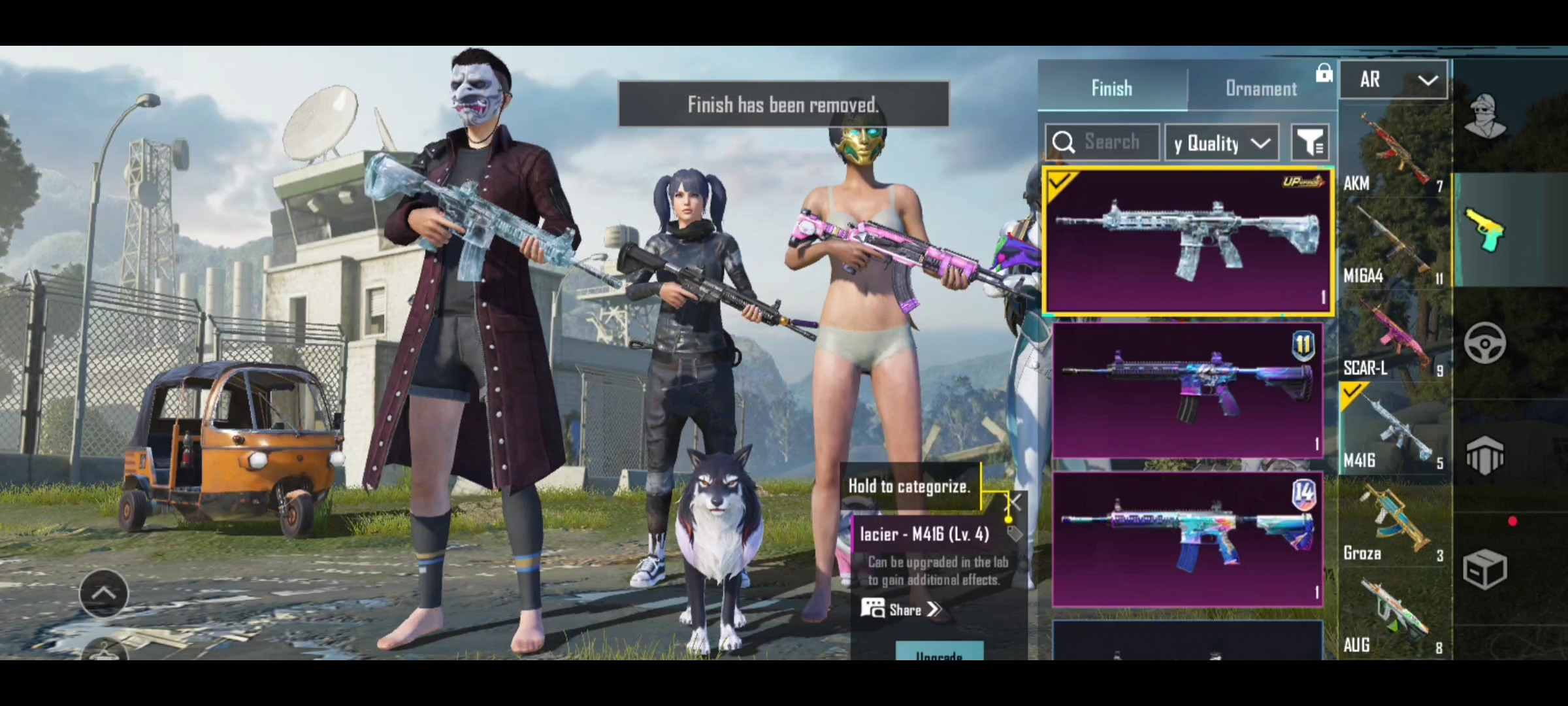The image size is (1568, 706).
Task: Choose the M416 finish with badge 11
Action: click(1187, 390)
